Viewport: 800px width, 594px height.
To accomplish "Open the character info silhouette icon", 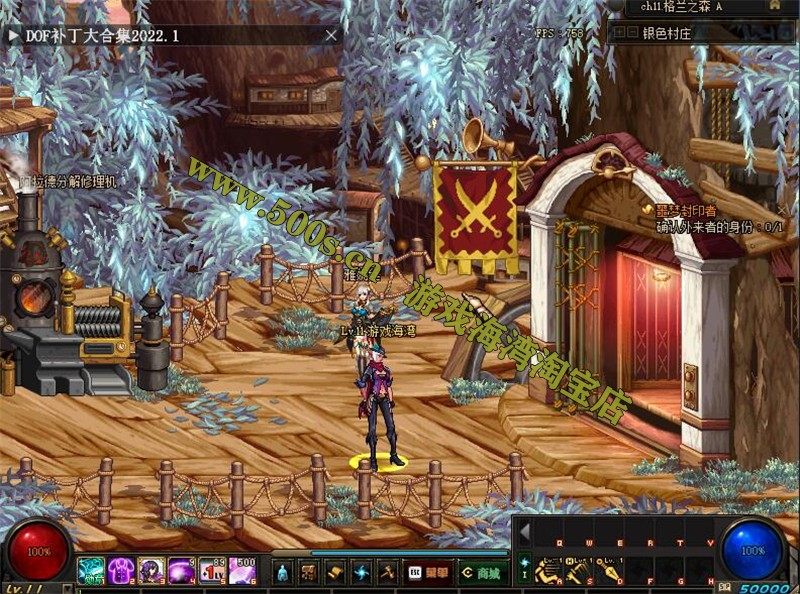I will tap(284, 572).
